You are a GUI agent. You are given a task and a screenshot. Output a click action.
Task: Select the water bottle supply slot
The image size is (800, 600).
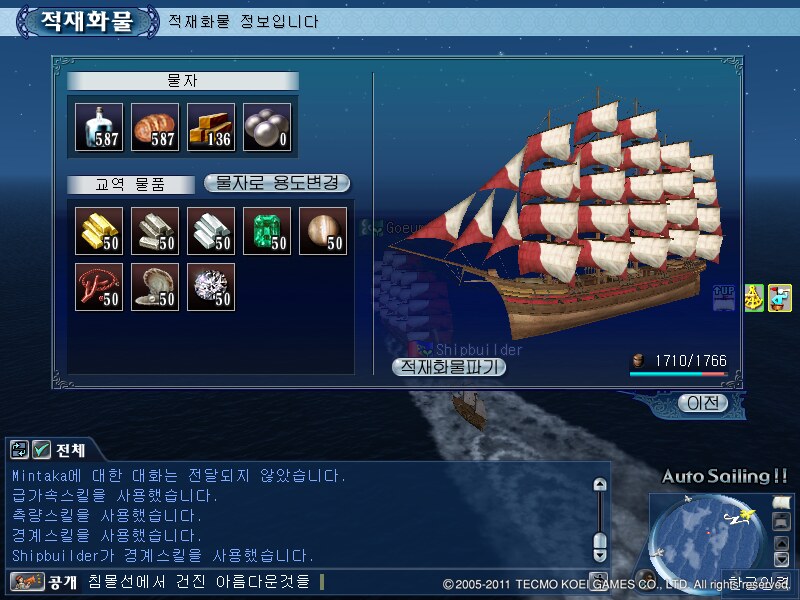pyautogui.click(x=99, y=128)
